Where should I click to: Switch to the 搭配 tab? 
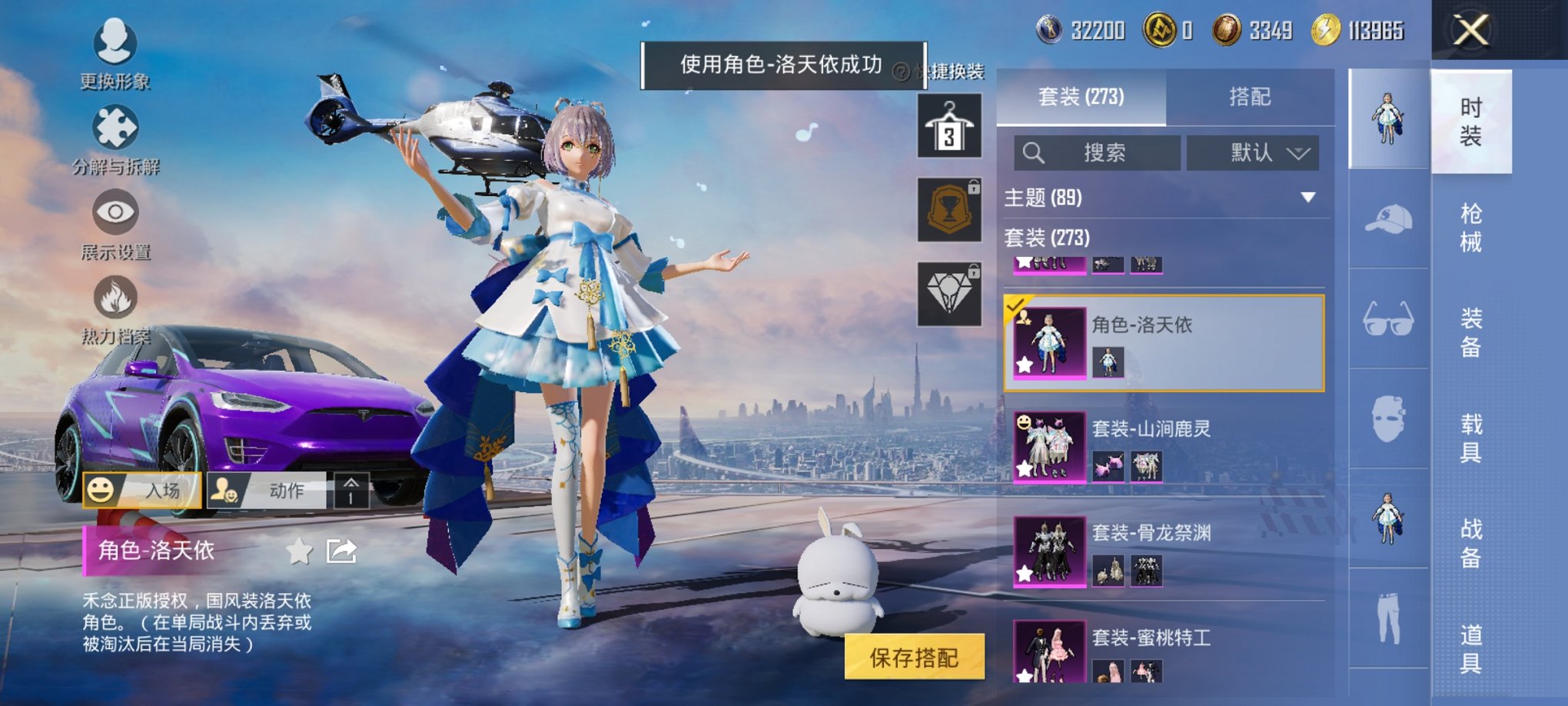(1249, 97)
